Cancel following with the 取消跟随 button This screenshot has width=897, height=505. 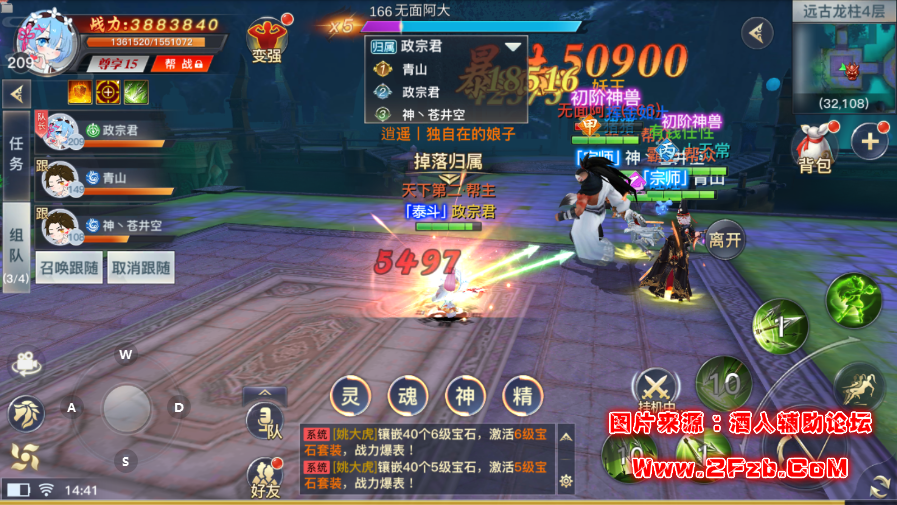coord(141,268)
